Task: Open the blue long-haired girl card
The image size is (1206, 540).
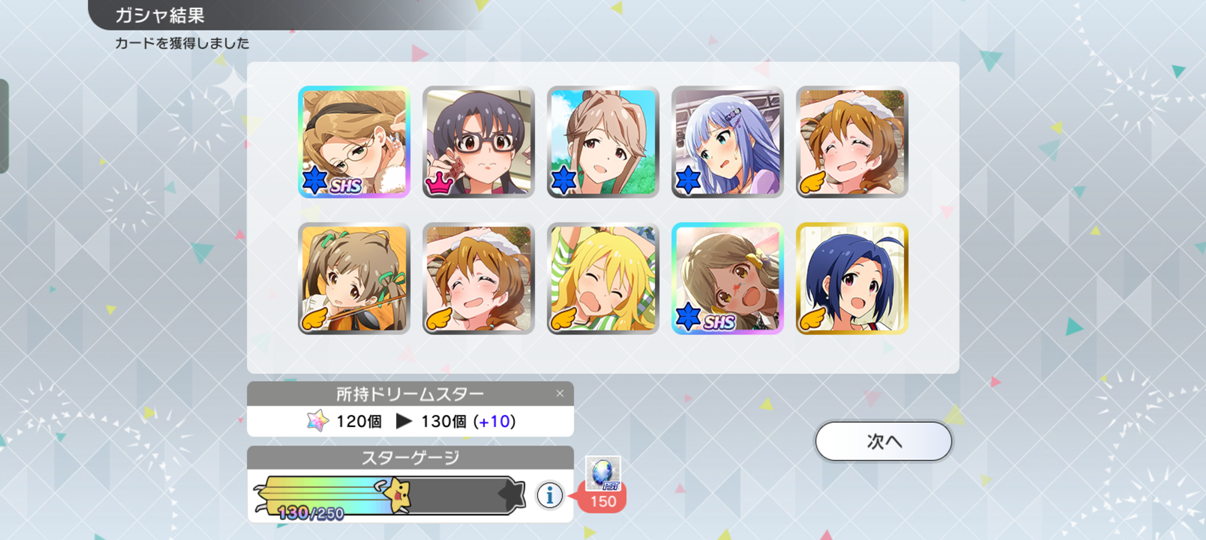Action: 727,142
